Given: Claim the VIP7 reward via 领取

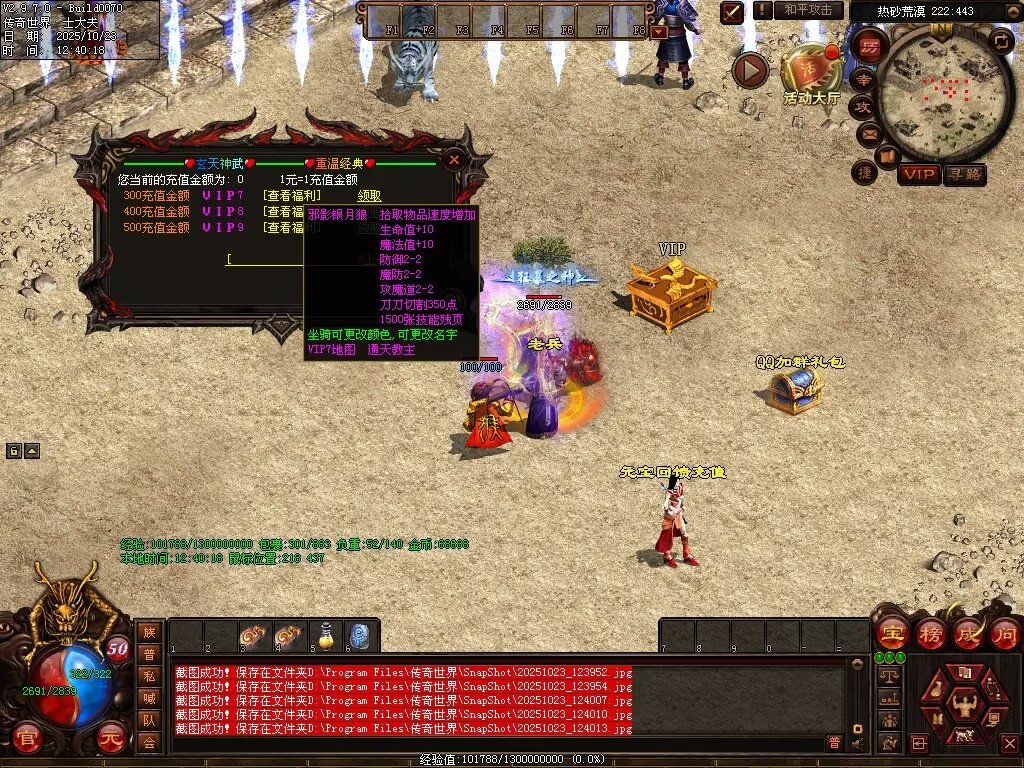Looking at the screenshot, I should (x=369, y=196).
